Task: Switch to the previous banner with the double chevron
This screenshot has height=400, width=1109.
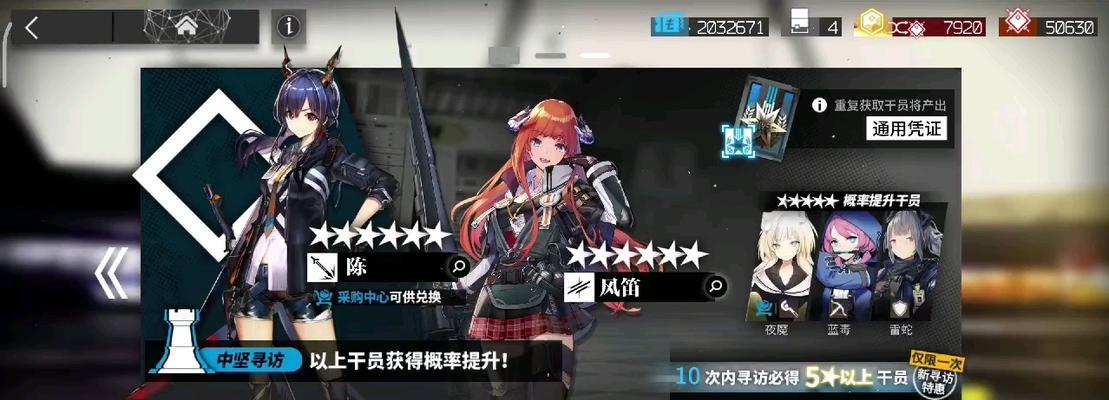Action: coord(111,274)
